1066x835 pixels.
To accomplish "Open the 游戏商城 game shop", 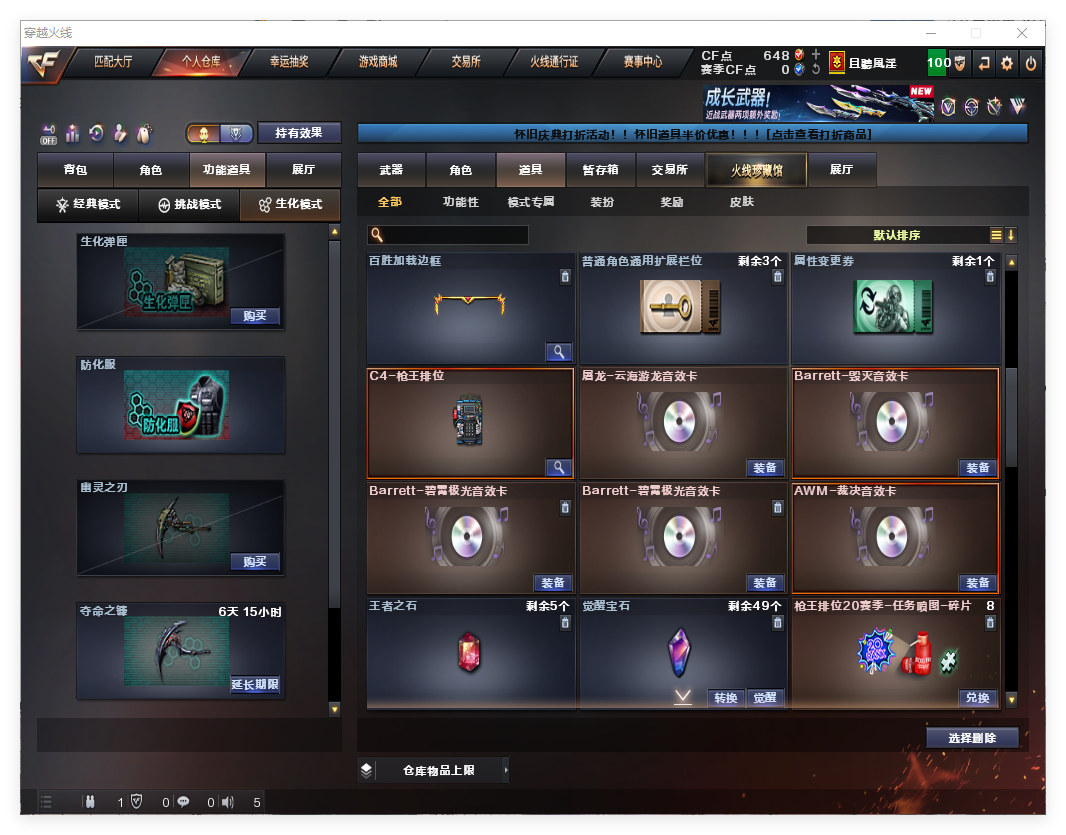I will tap(378, 62).
